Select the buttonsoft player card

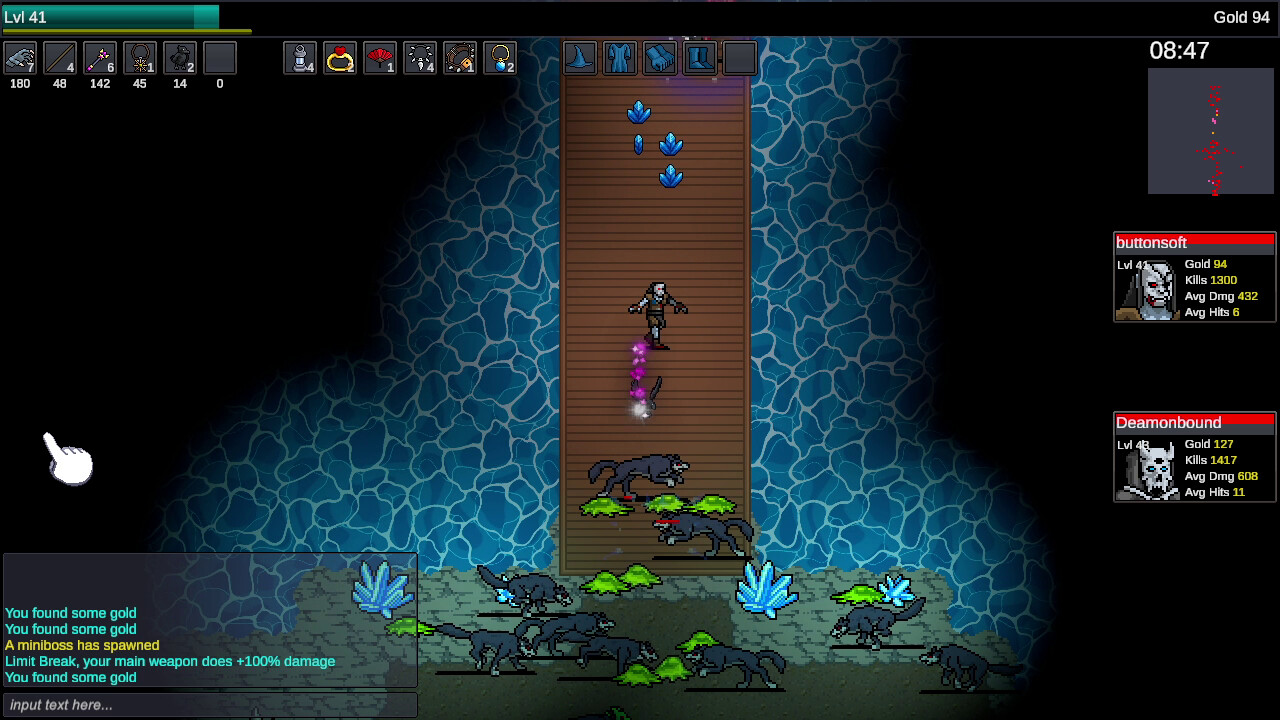click(1195, 278)
